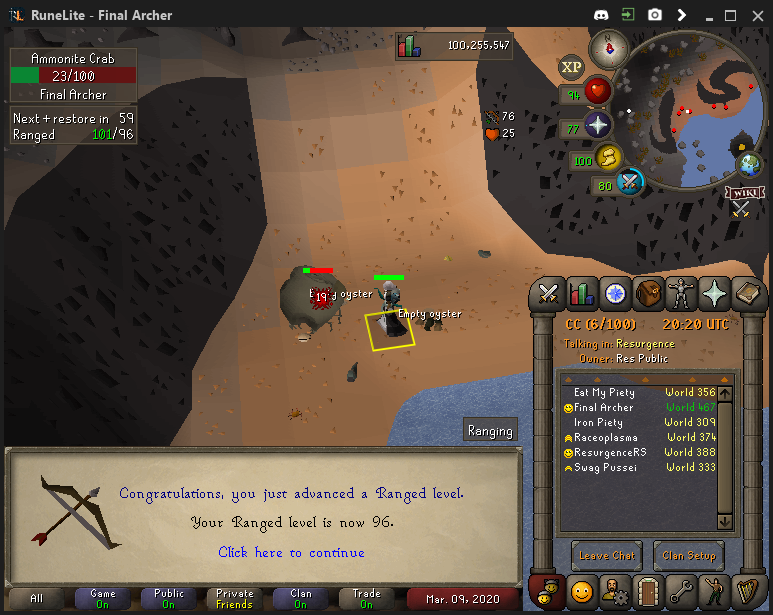Open the Logout door tab
Screen dimensions: 773x615
(x=649, y=589)
